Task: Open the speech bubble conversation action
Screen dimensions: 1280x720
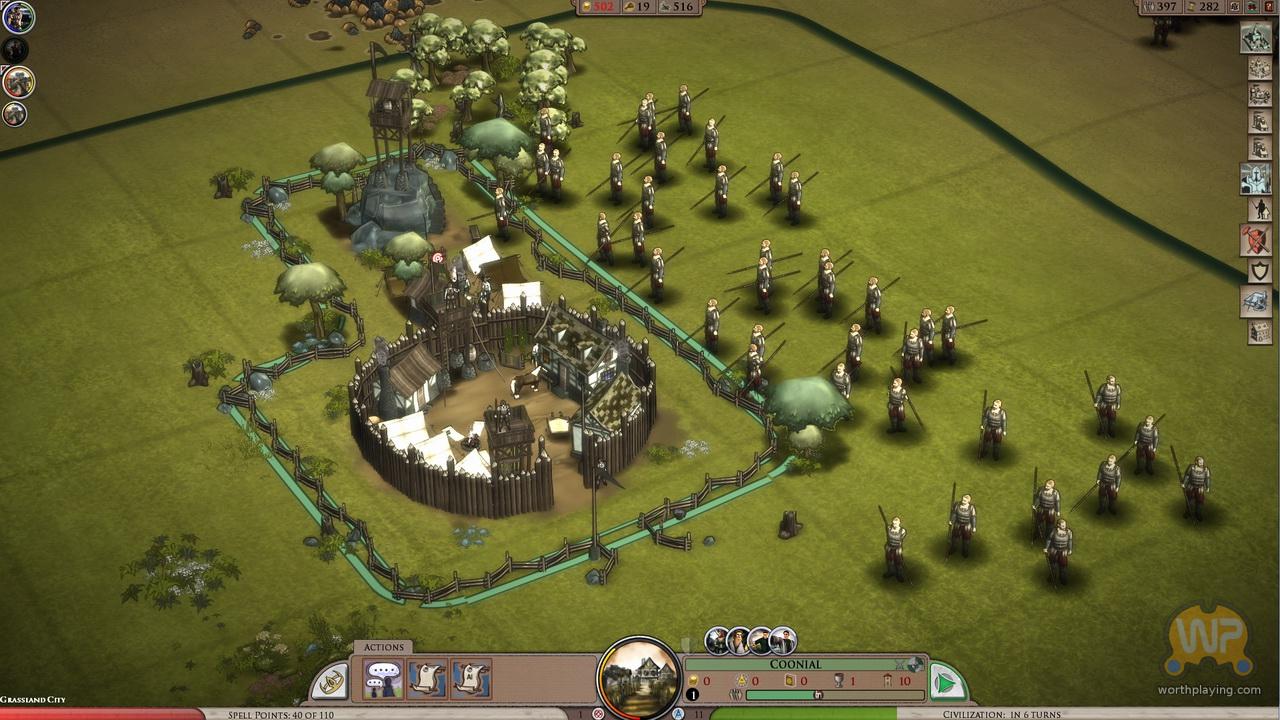Action: pyautogui.click(x=383, y=680)
